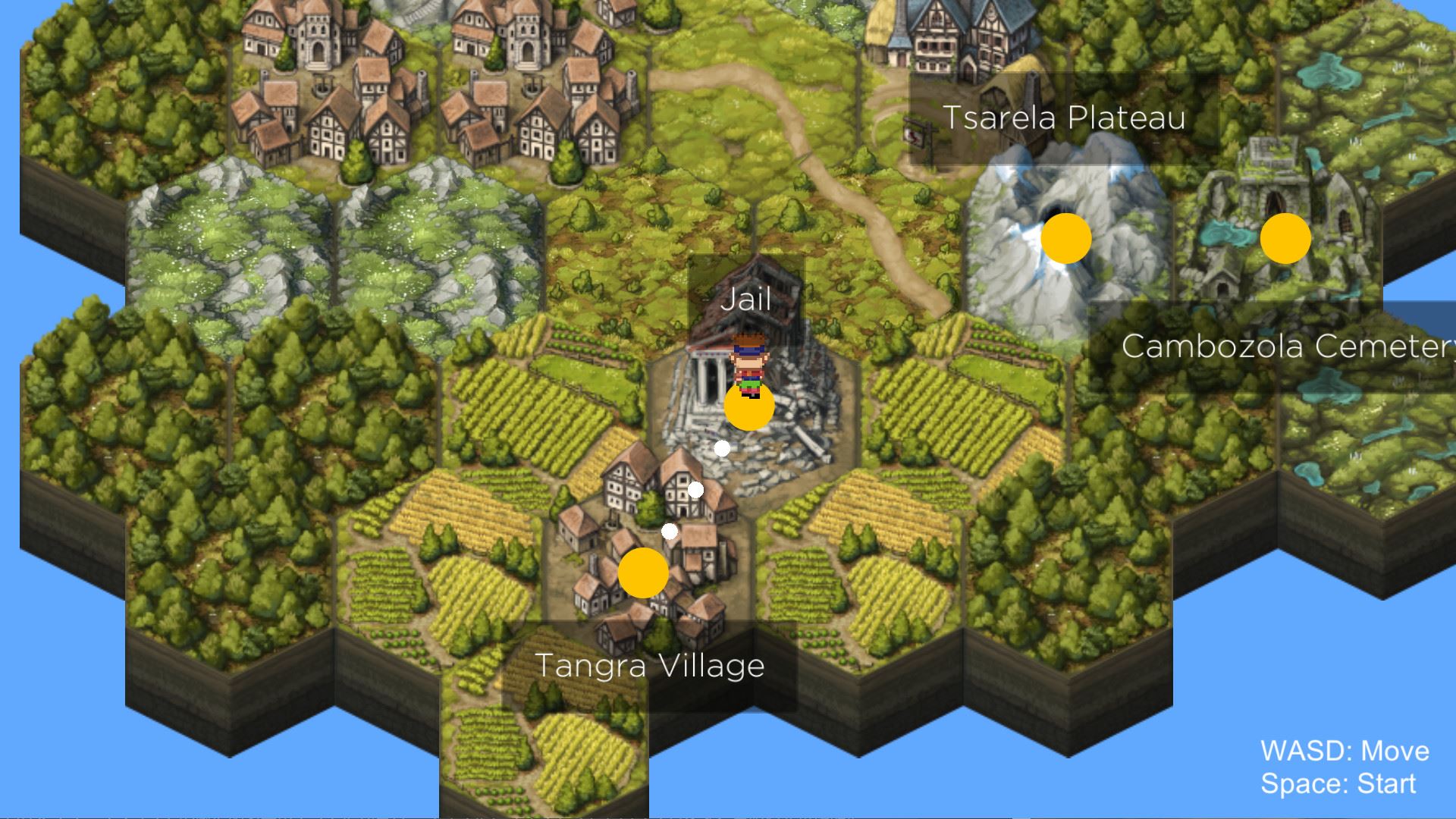This screenshot has height=819, width=1456.
Task: Select the yellow marker on the snowy mountain
Action: pos(1065,238)
